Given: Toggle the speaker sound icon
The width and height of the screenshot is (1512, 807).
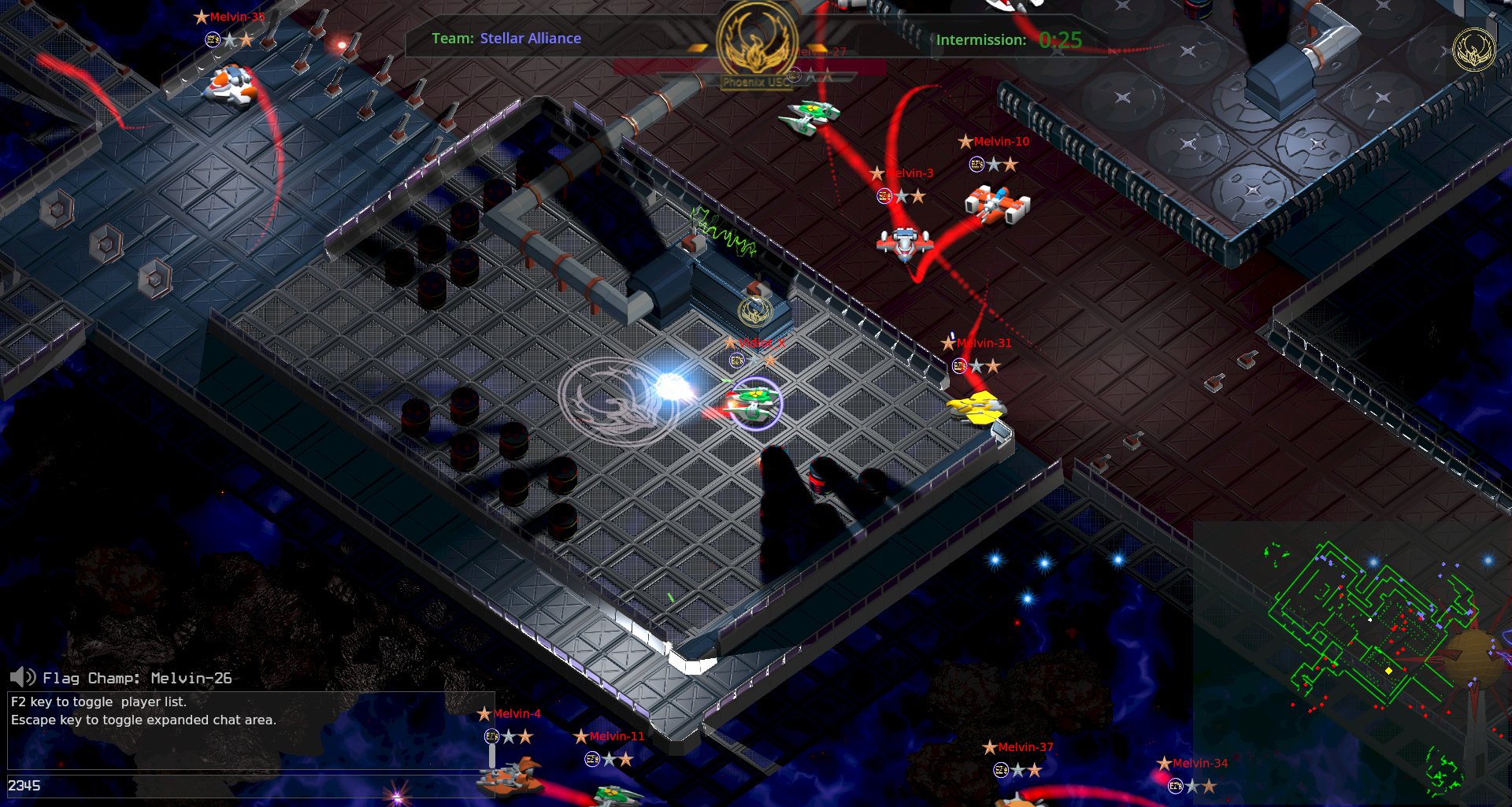Looking at the screenshot, I should point(23,677).
